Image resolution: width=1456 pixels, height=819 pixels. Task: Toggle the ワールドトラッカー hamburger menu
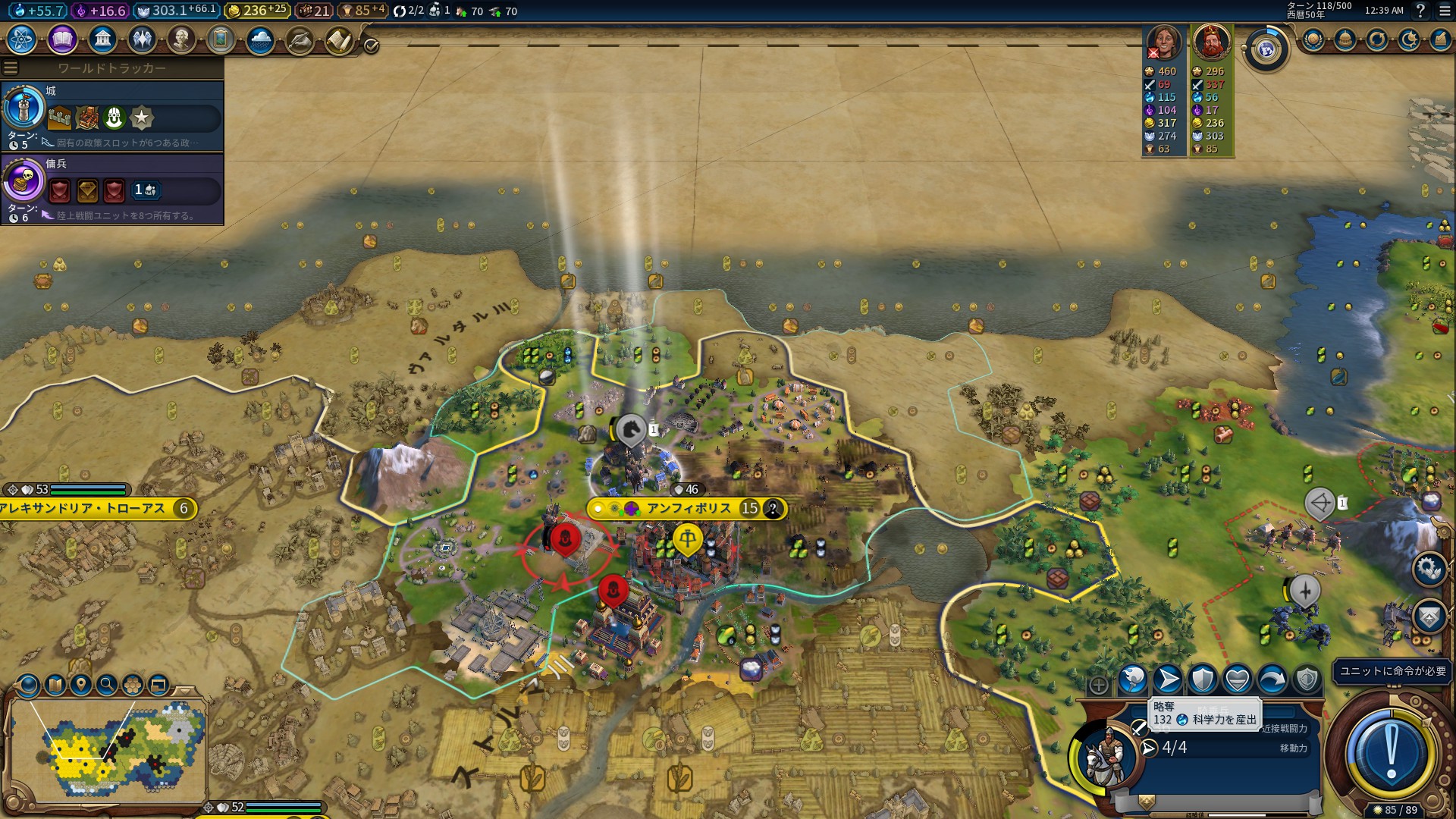pyautogui.click(x=11, y=68)
